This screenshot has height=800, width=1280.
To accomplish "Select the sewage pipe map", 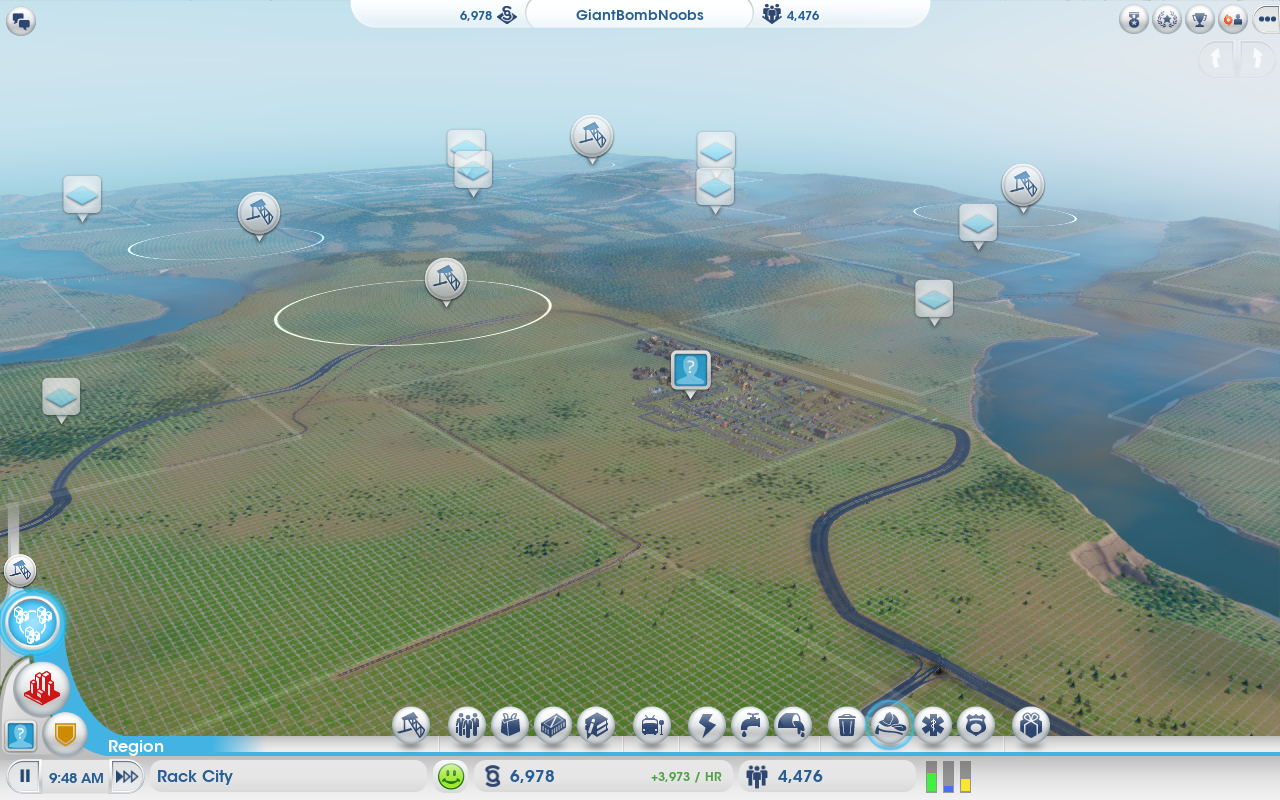I will click(793, 725).
